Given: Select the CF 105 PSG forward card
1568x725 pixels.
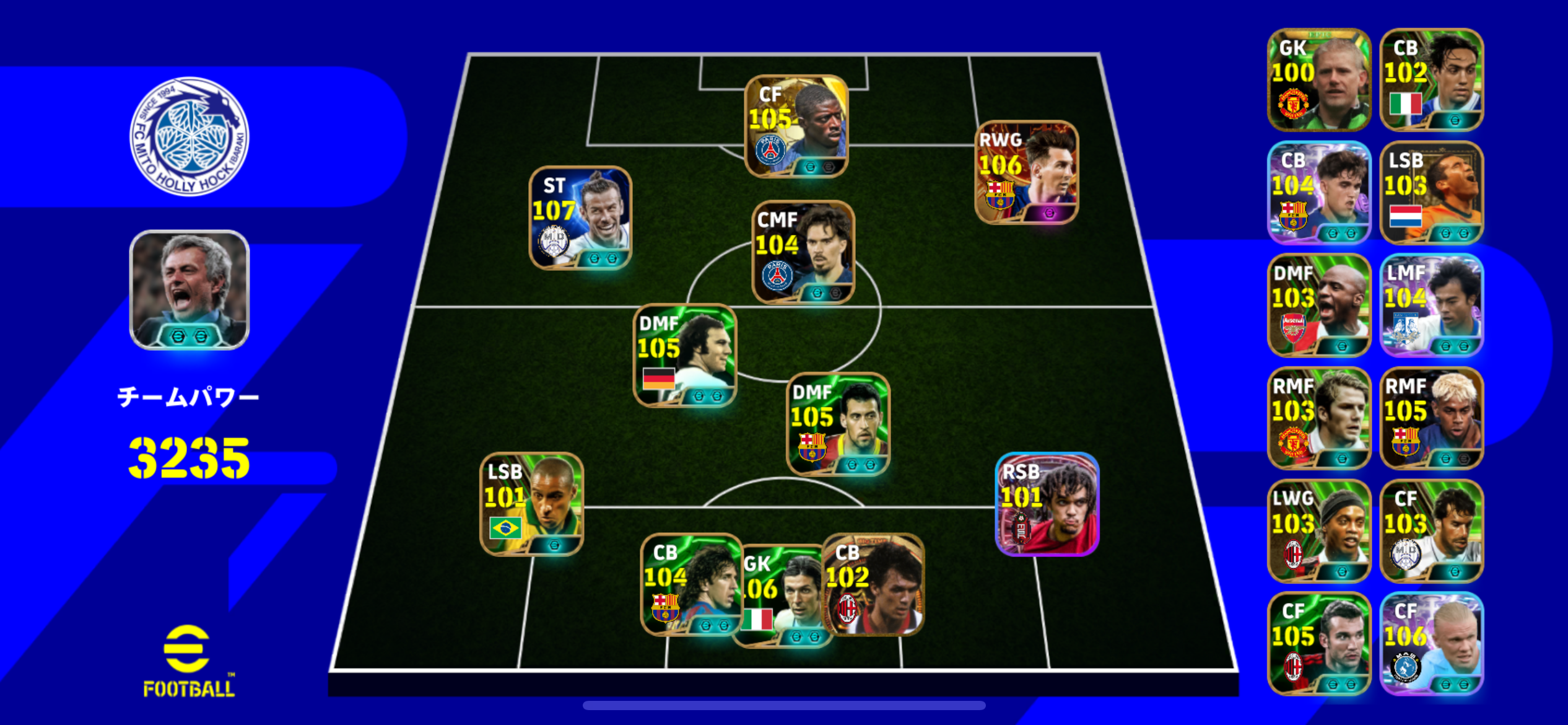Looking at the screenshot, I should [x=796, y=126].
